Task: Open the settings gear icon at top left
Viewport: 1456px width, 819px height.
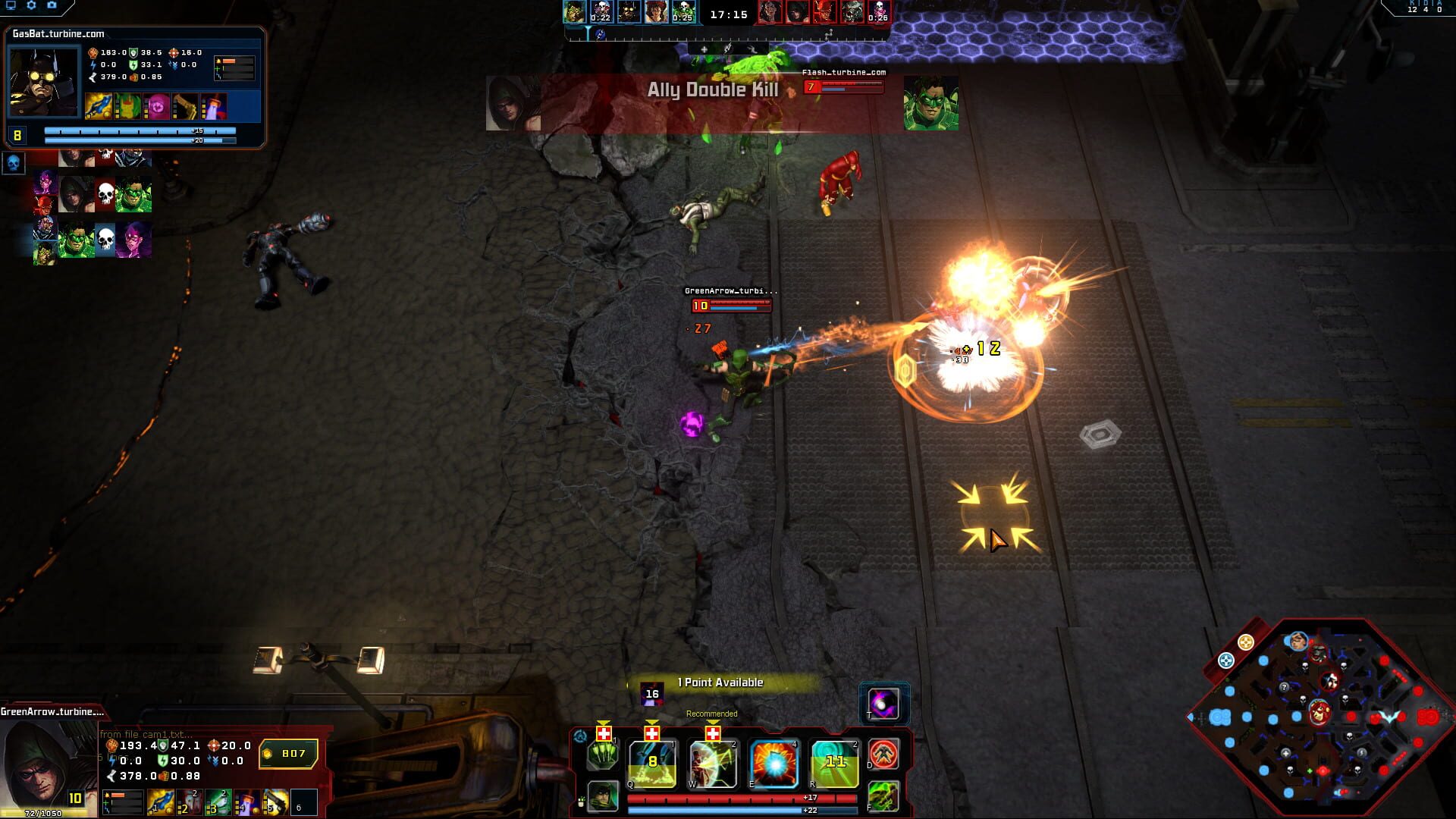Action: pyautogui.click(x=31, y=5)
